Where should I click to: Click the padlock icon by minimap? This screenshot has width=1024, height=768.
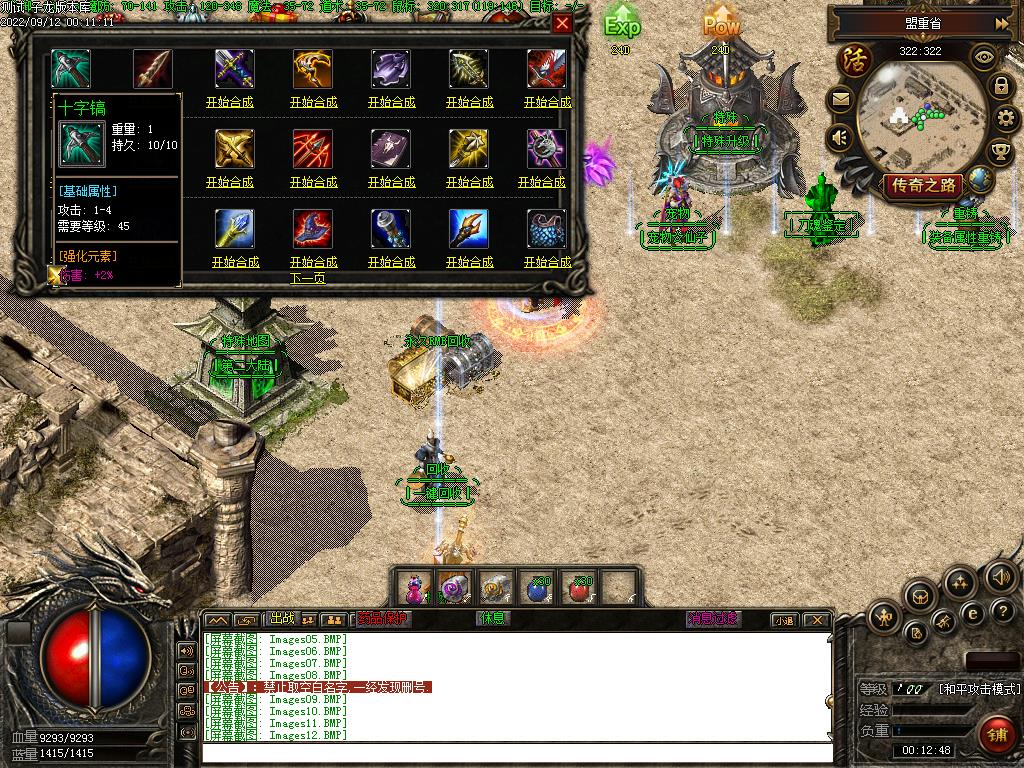[1000, 87]
